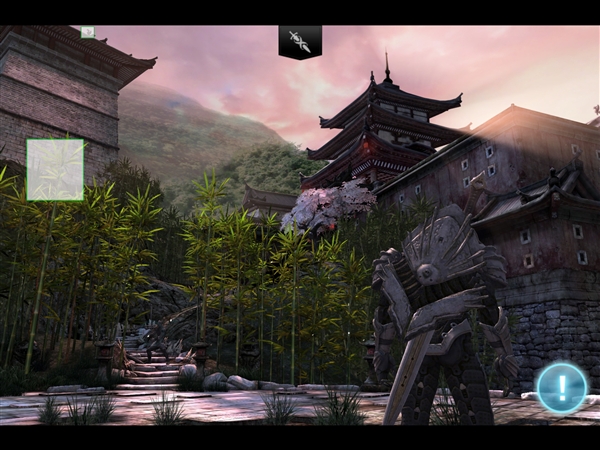The width and height of the screenshot is (600, 450).
Task: Click the small green-framed icon above the tower
Action: point(88,32)
